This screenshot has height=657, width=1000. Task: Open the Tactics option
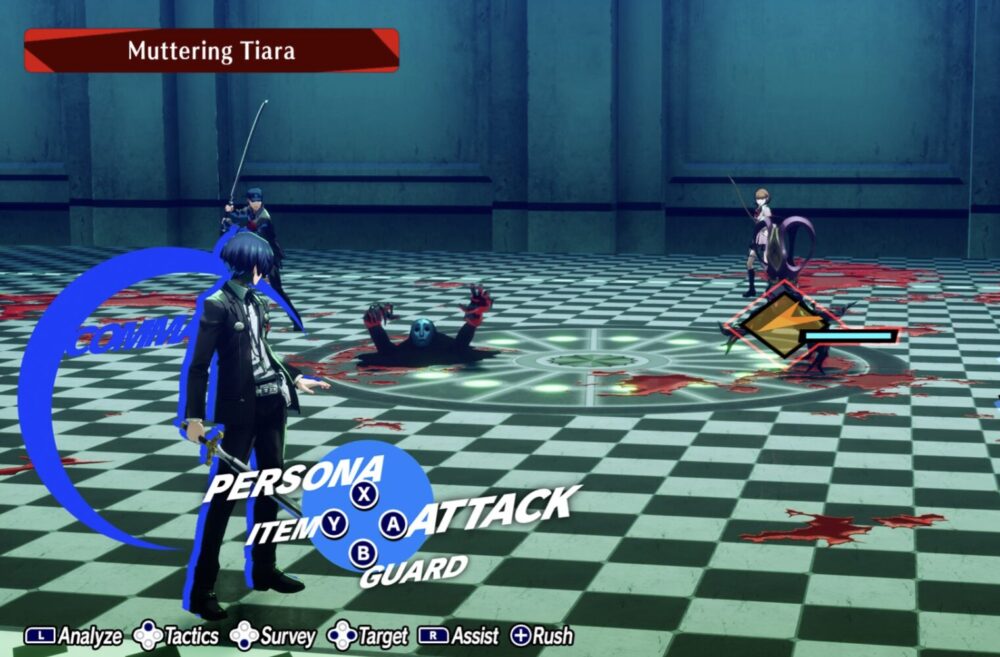click(176, 636)
